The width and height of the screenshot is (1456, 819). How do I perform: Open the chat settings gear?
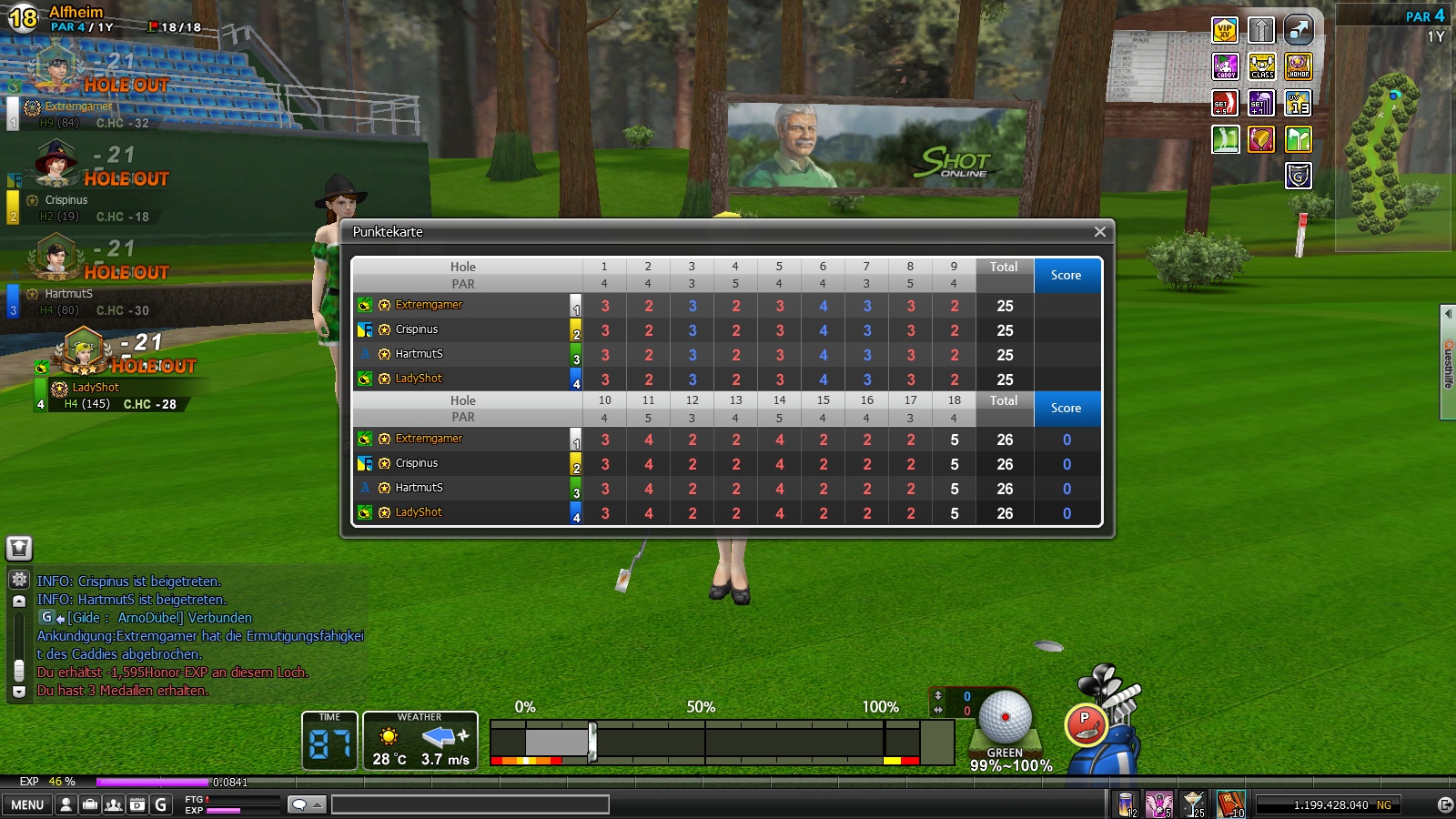tap(19, 579)
